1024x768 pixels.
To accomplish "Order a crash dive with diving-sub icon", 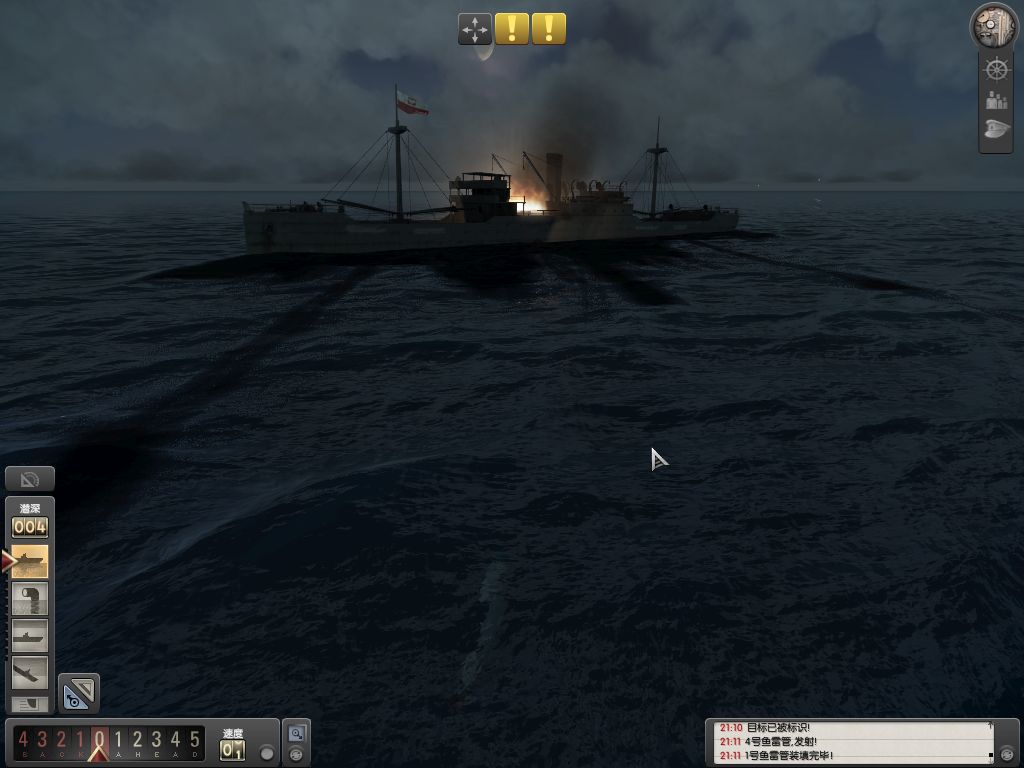I will (x=30, y=671).
